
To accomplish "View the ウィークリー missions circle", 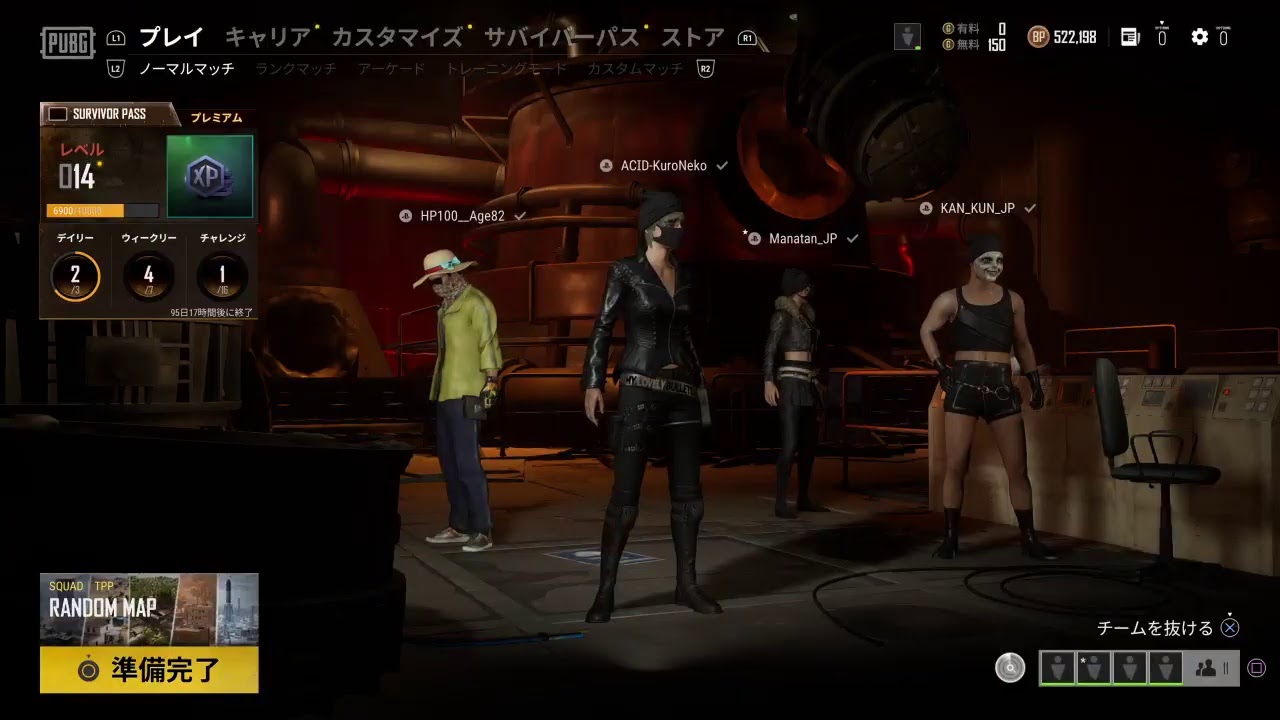I will tap(148, 275).
